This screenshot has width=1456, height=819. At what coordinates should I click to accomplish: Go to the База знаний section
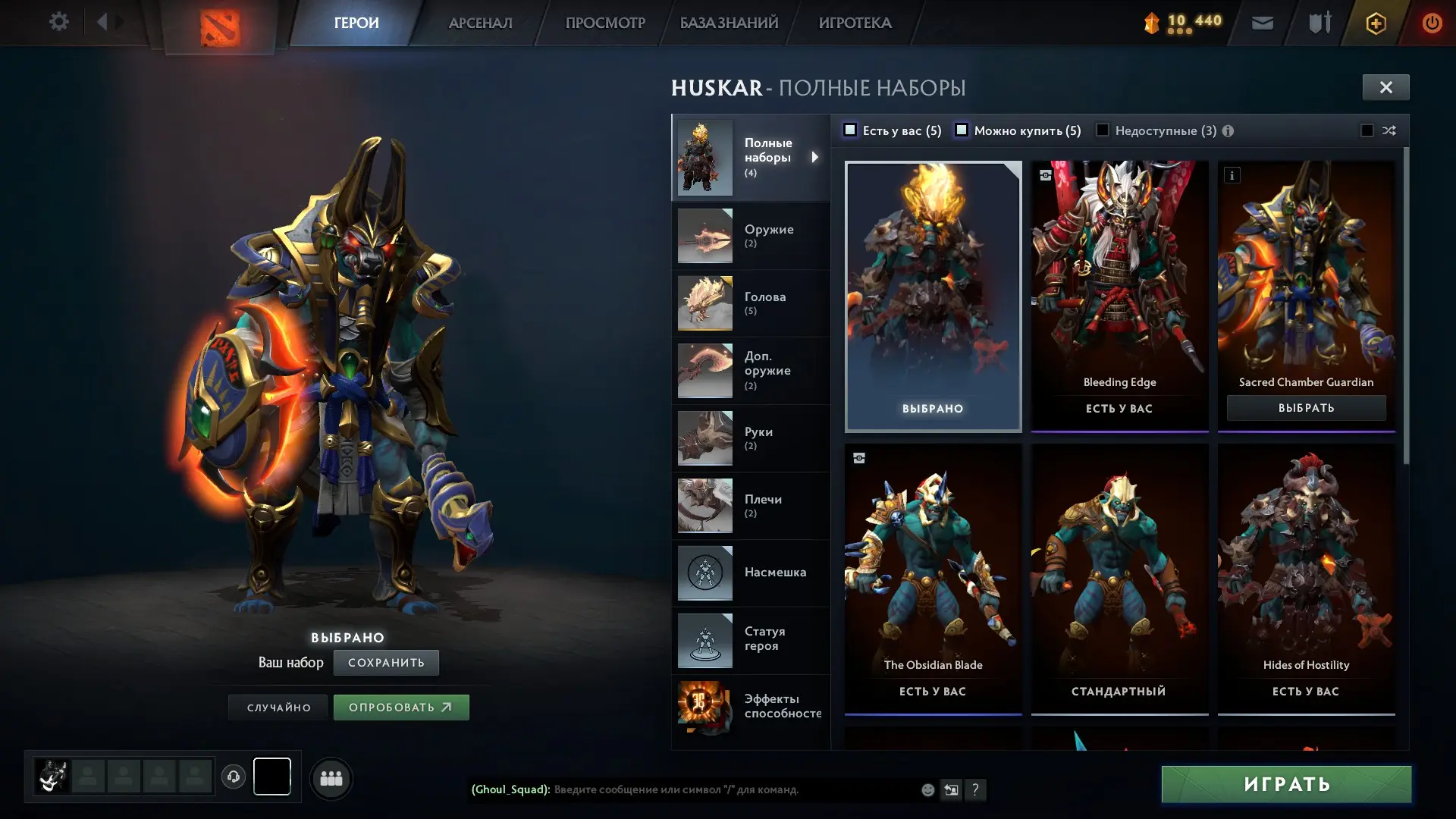tap(729, 23)
